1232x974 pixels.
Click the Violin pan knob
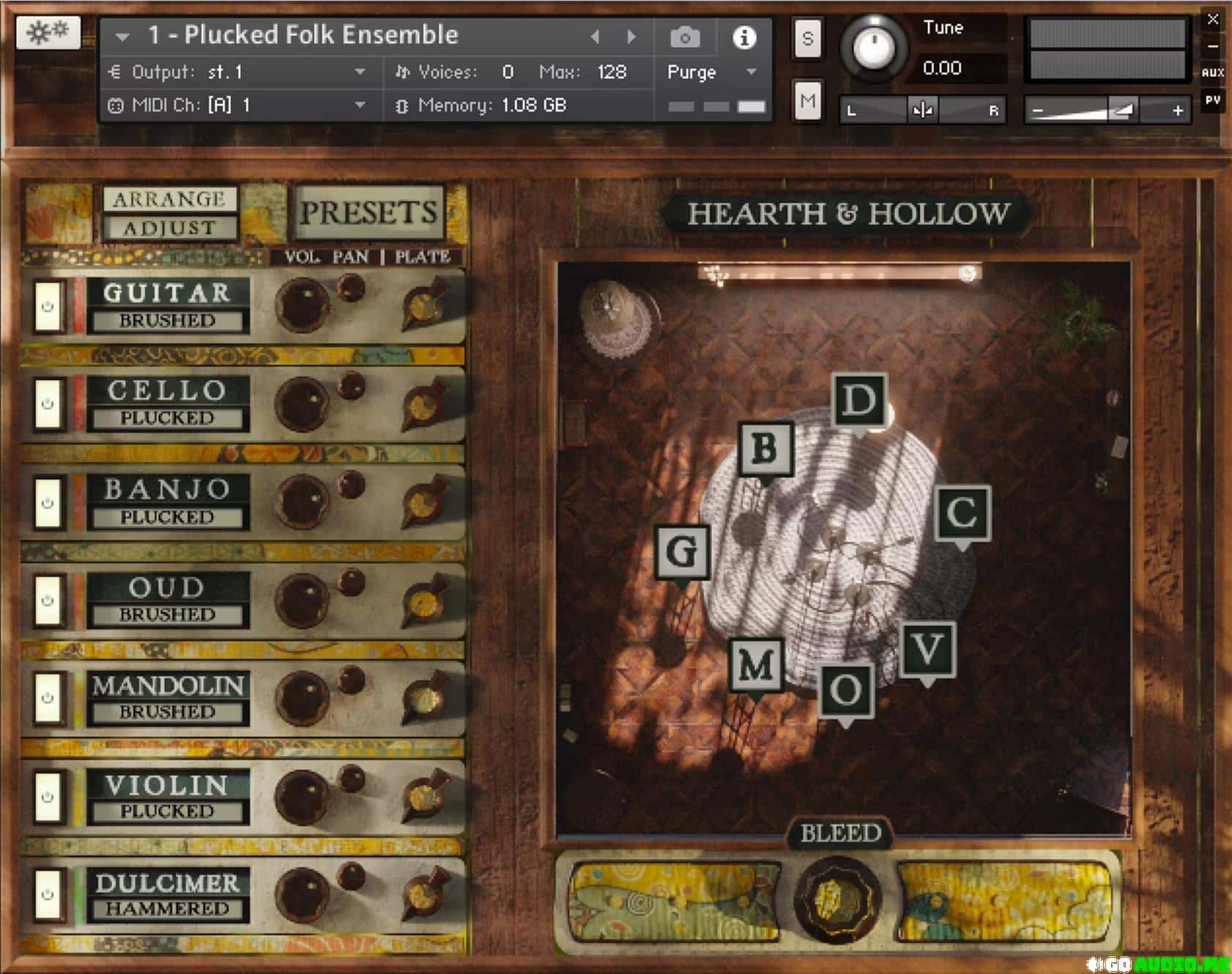(x=352, y=780)
